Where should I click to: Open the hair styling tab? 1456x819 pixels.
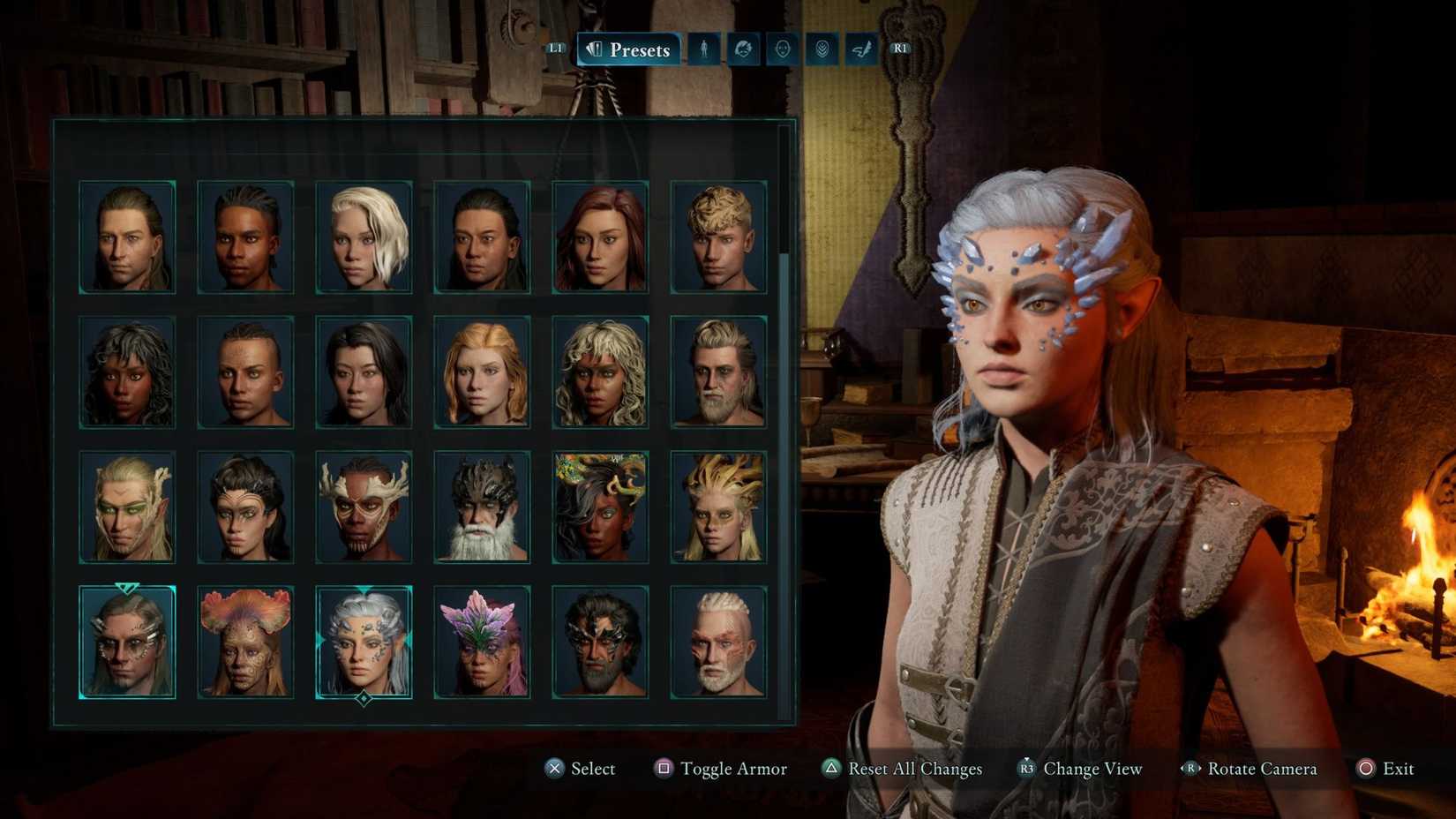click(743, 49)
